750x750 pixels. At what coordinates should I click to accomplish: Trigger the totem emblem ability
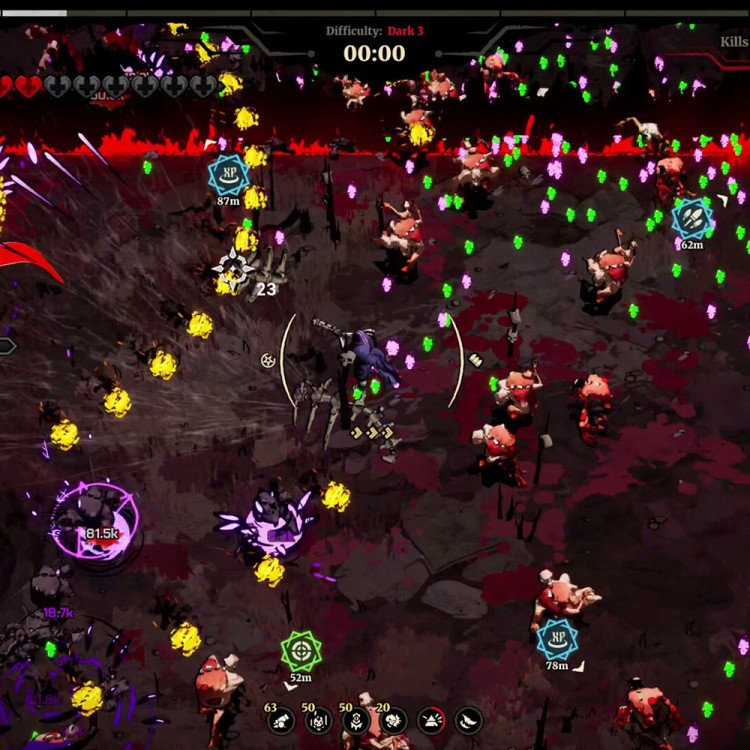click(x=356, y=720)
